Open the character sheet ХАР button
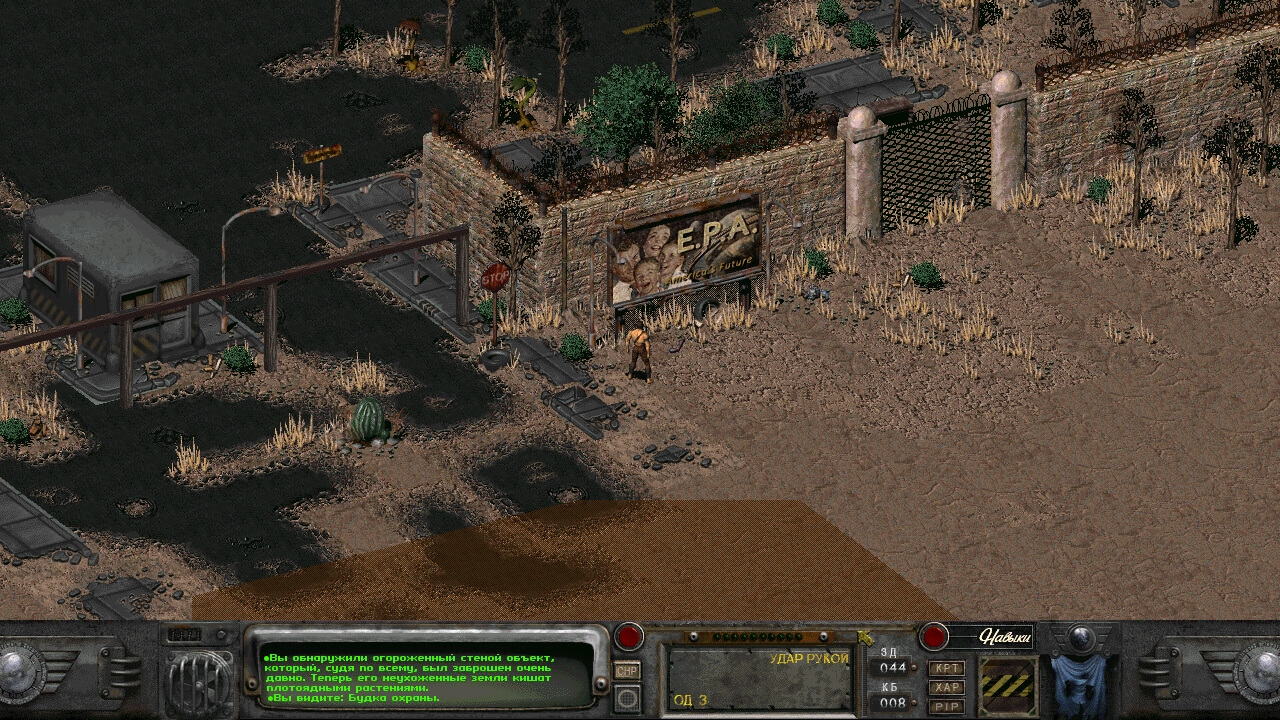The width and height of the screenshot is (1280, 720). tap(946, 687)
